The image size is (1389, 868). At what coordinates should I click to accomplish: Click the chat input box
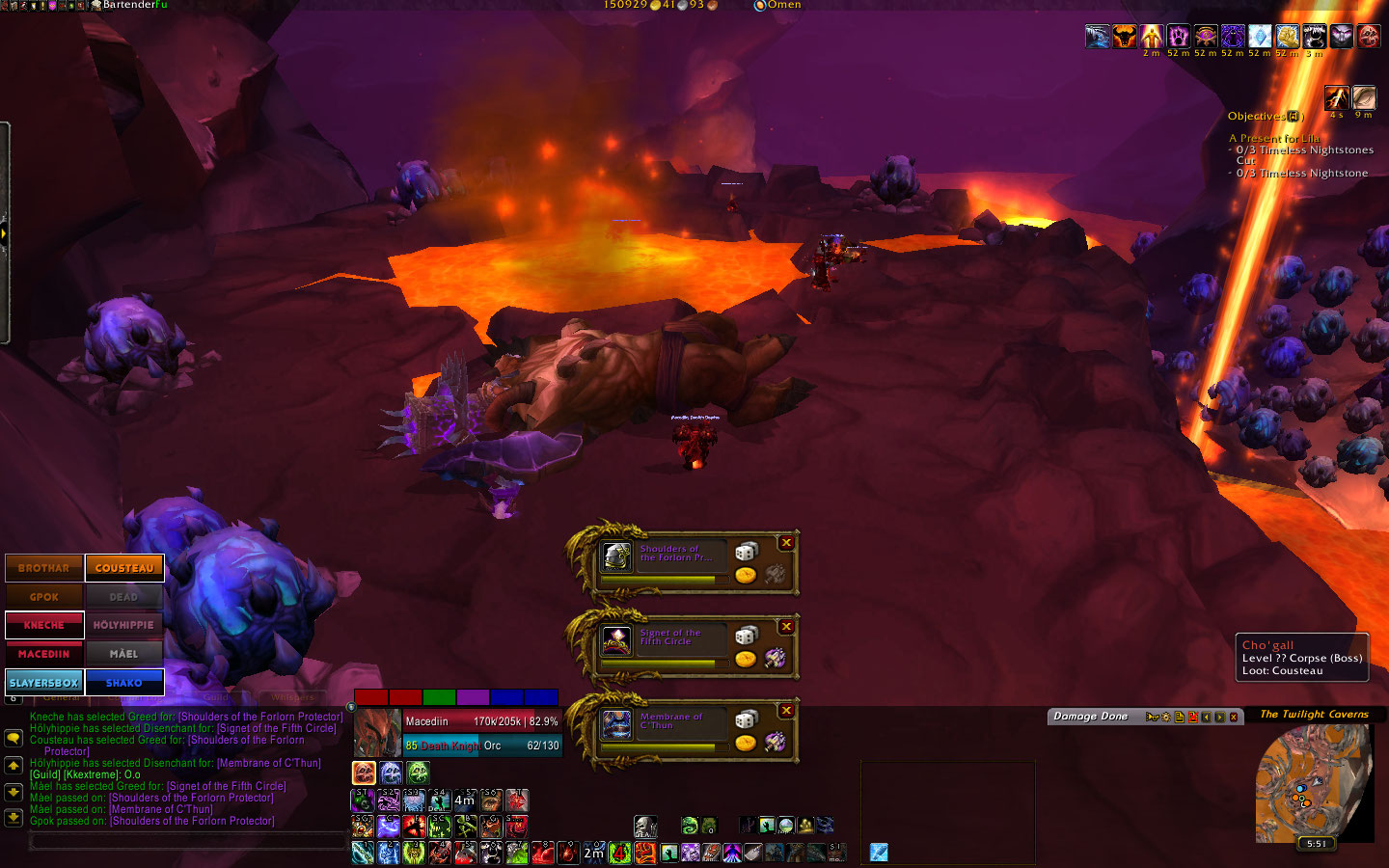(x=188, y=842)
